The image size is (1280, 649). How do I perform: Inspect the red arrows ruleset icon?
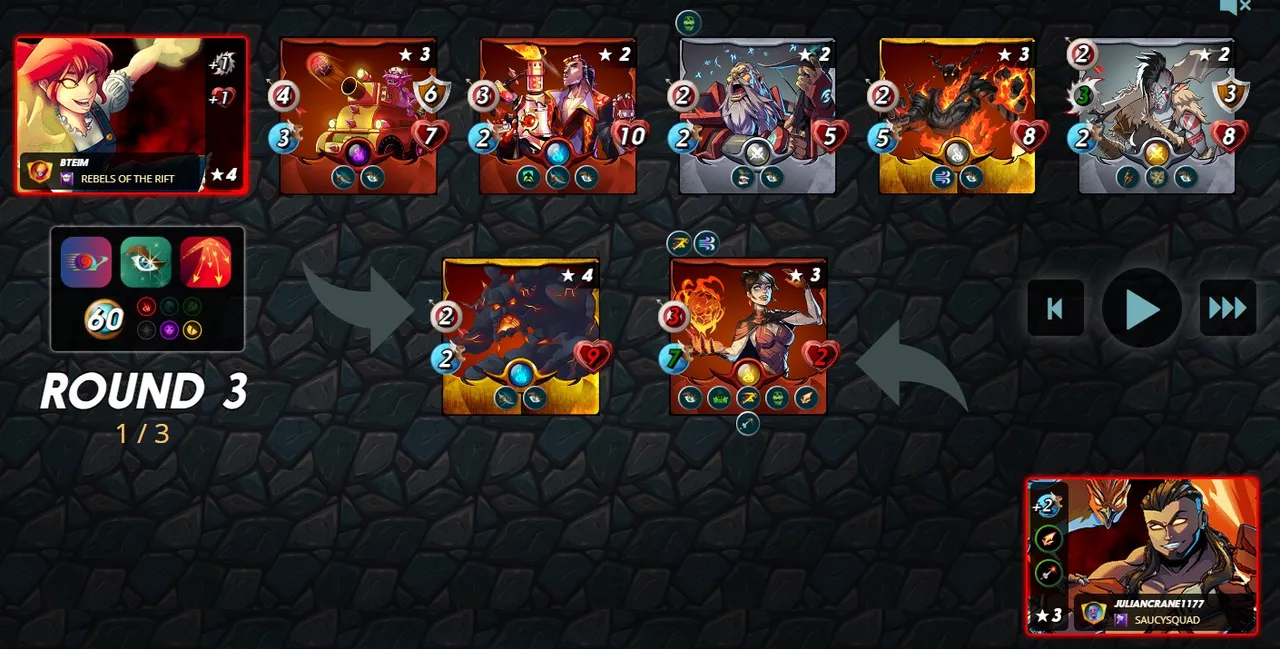(206, 262)
